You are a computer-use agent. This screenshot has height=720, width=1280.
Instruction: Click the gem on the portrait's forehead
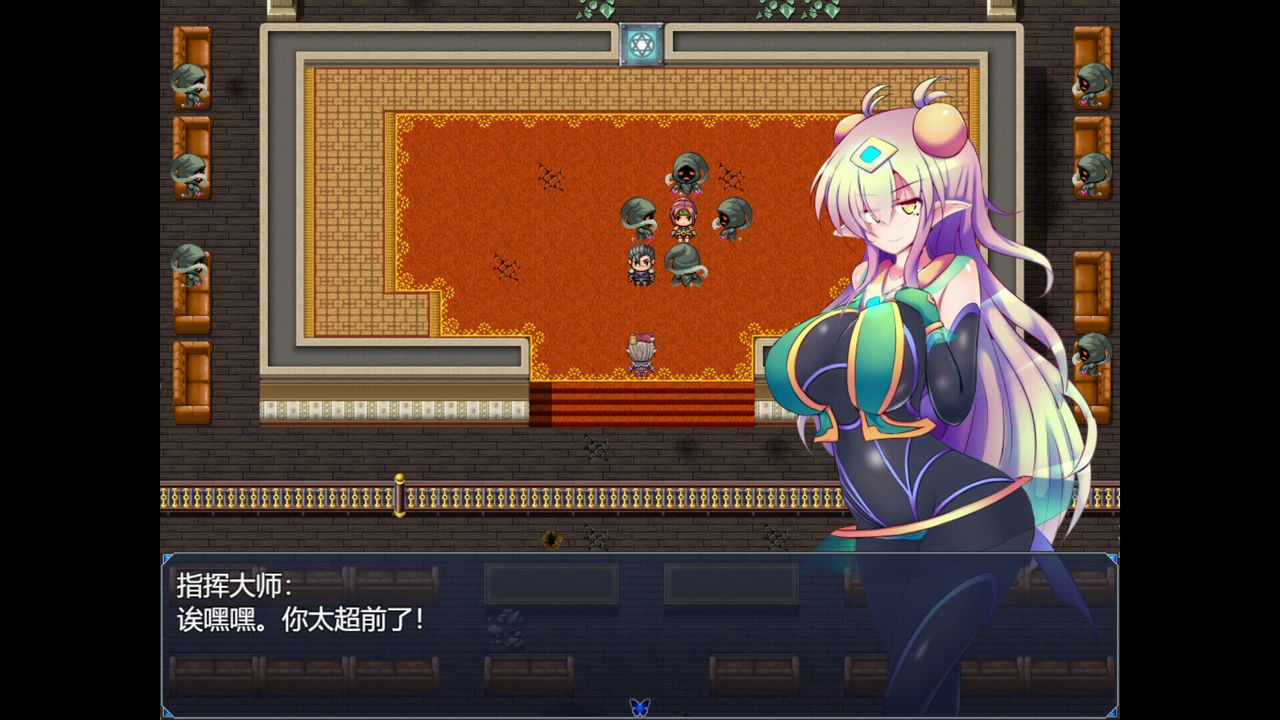pos(874,153)
